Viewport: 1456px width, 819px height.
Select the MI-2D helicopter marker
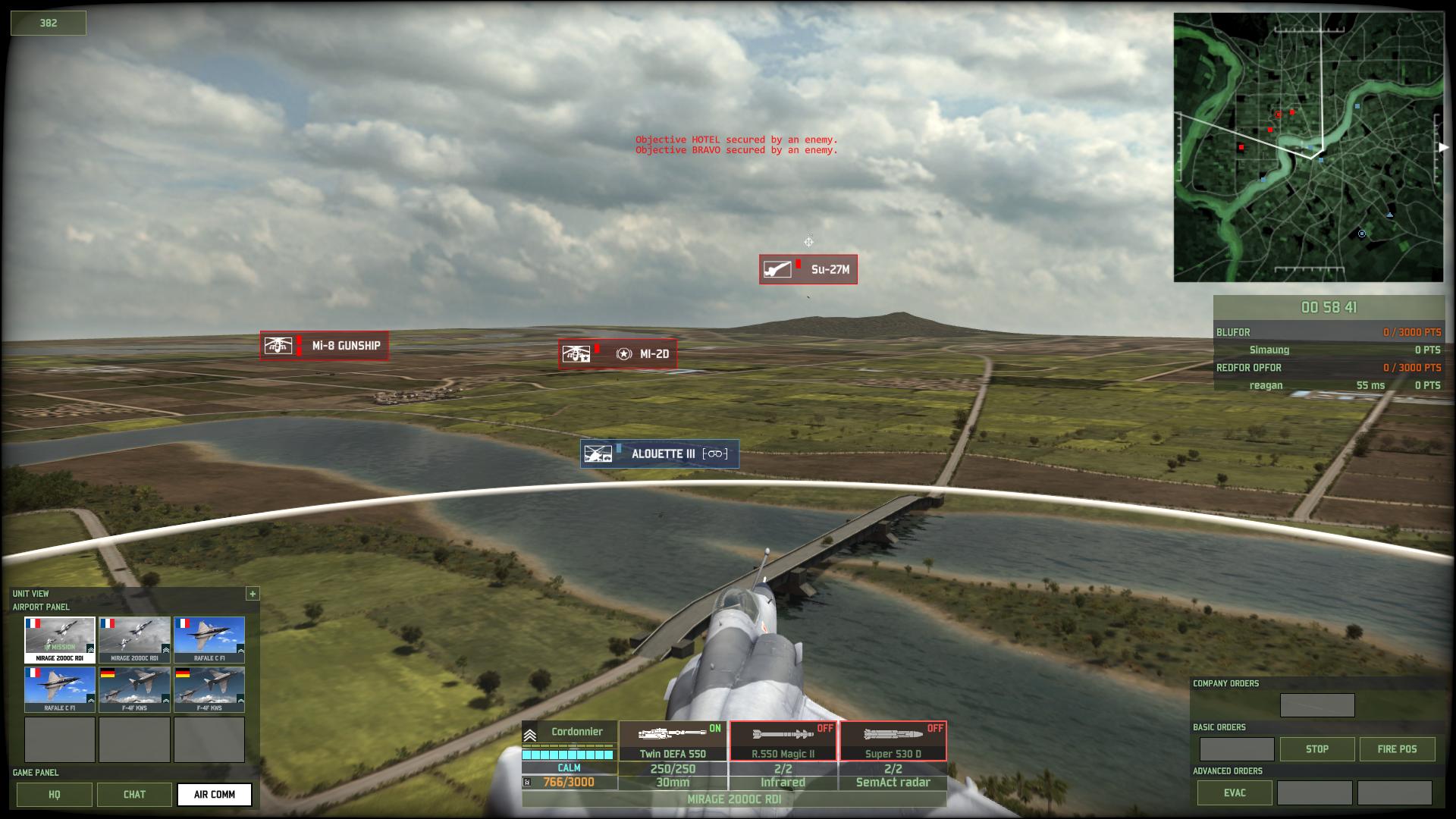pos(616,353)
